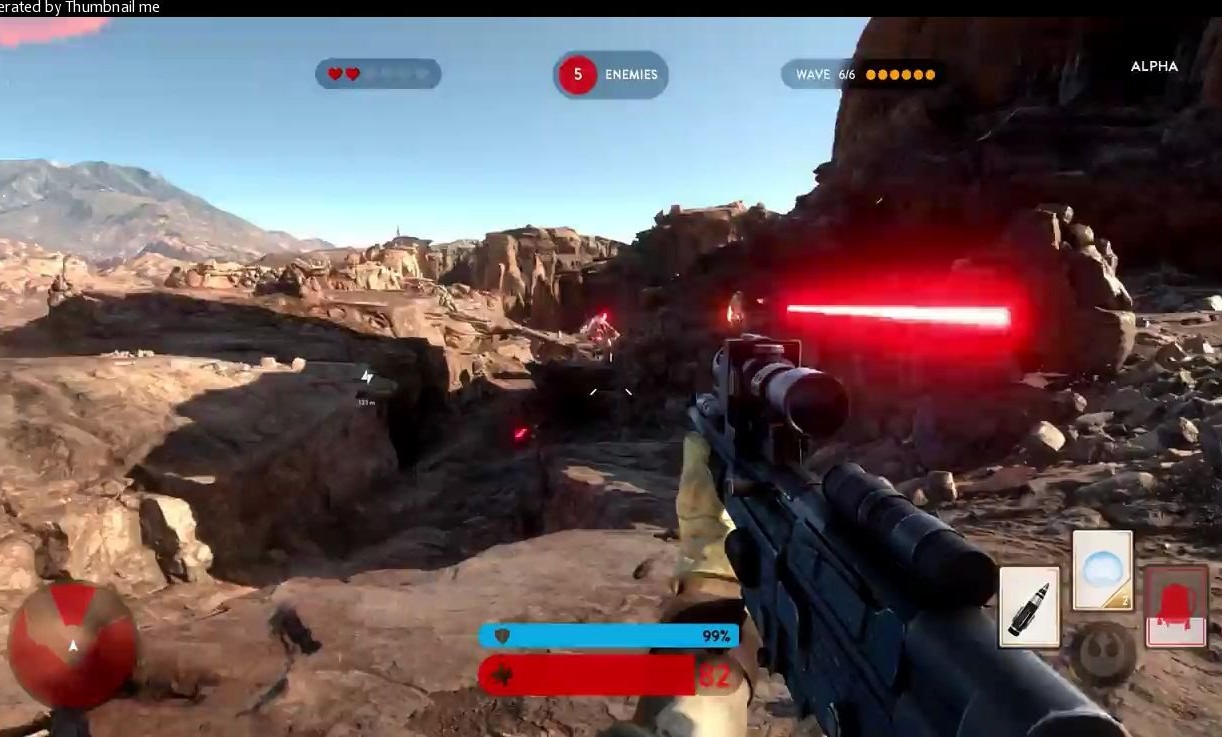Use the red jump pack card
The height and width of the screenshot is (737, 1222).
click(x=1175, y=605)
